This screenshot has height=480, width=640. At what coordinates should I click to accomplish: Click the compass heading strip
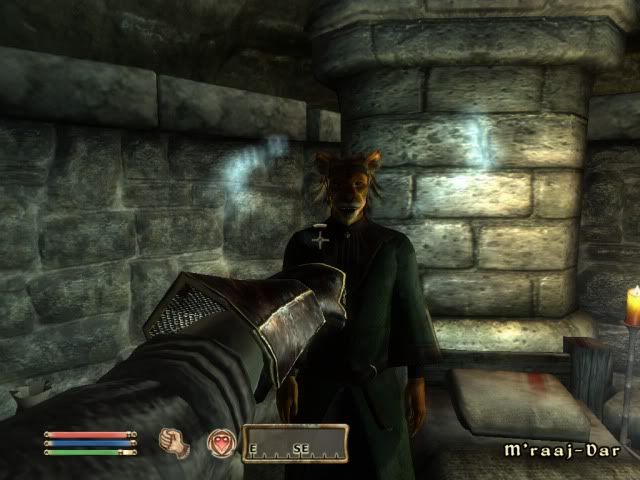tap(294, 441)
